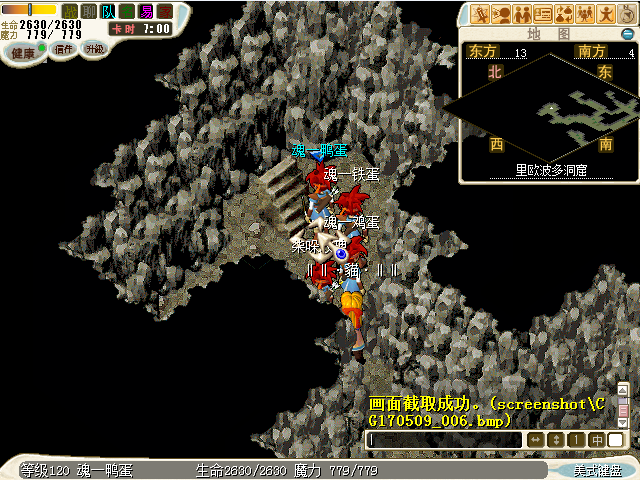Toggle the 中 chat input language button
The image size is (640, 480).
pos(596,440)
